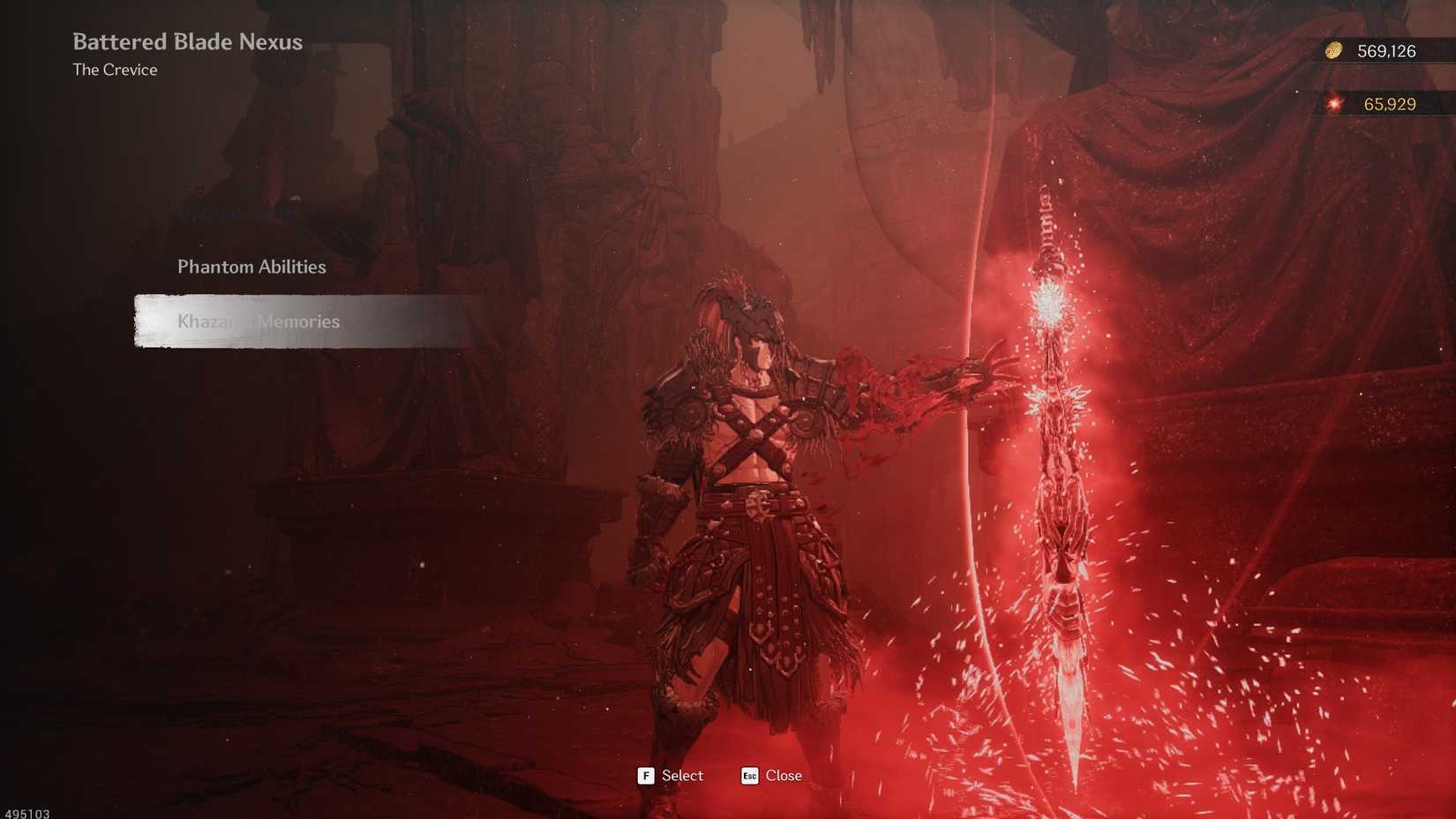Viewport: 1456px width, 819px height.
Task: Click Close to exit the nexus menu
Action: [784, 776]
